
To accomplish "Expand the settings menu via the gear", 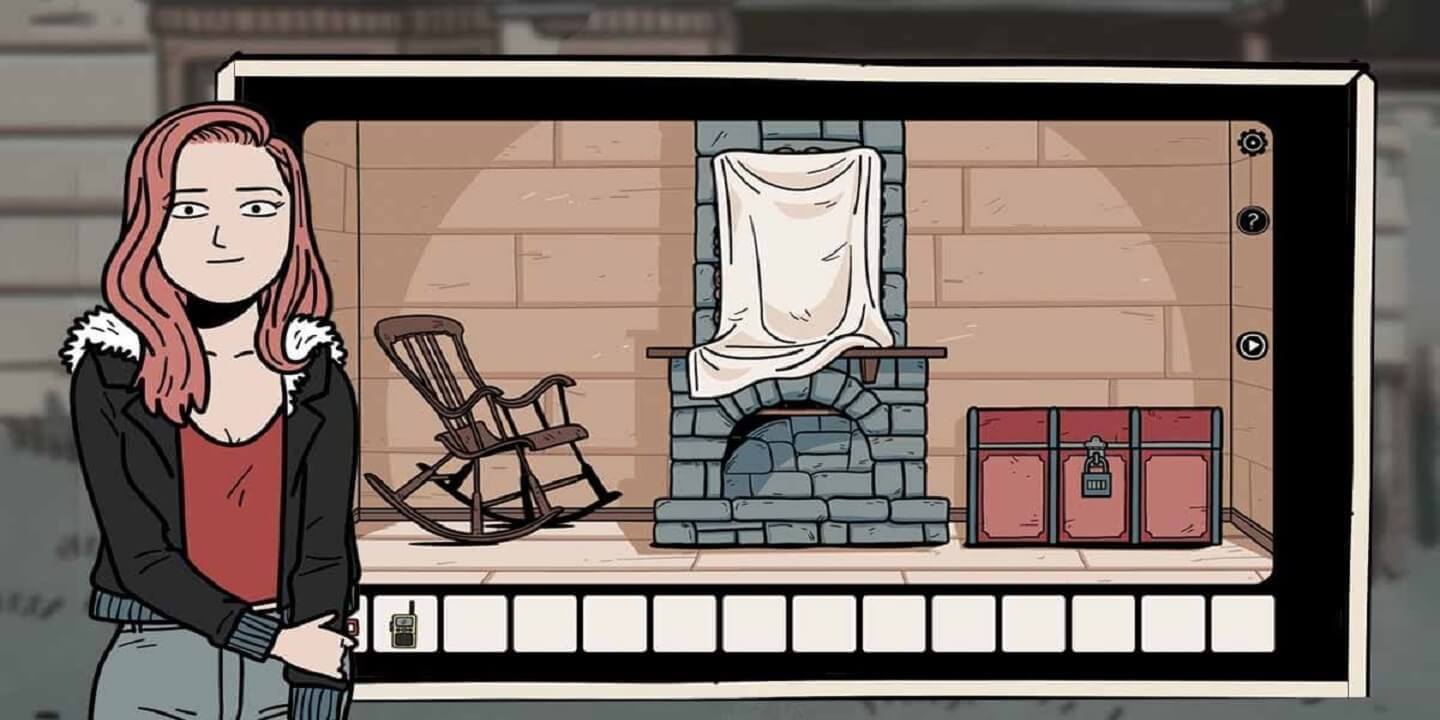I will 1251,140.
